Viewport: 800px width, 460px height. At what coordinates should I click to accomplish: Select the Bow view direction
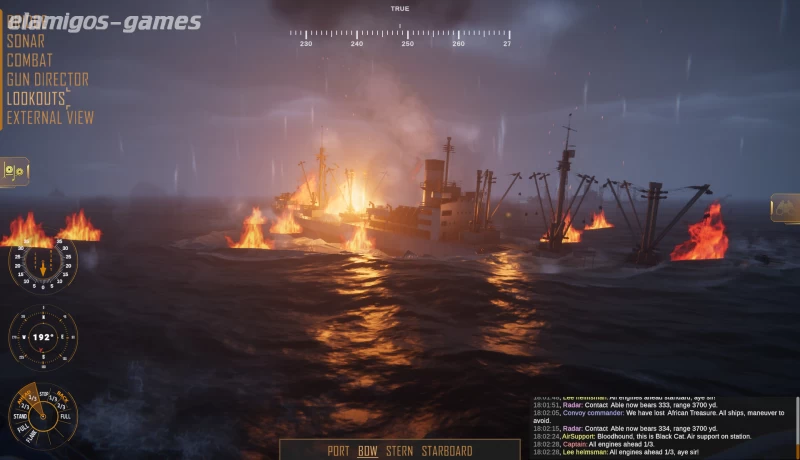(x=368, y=451)
